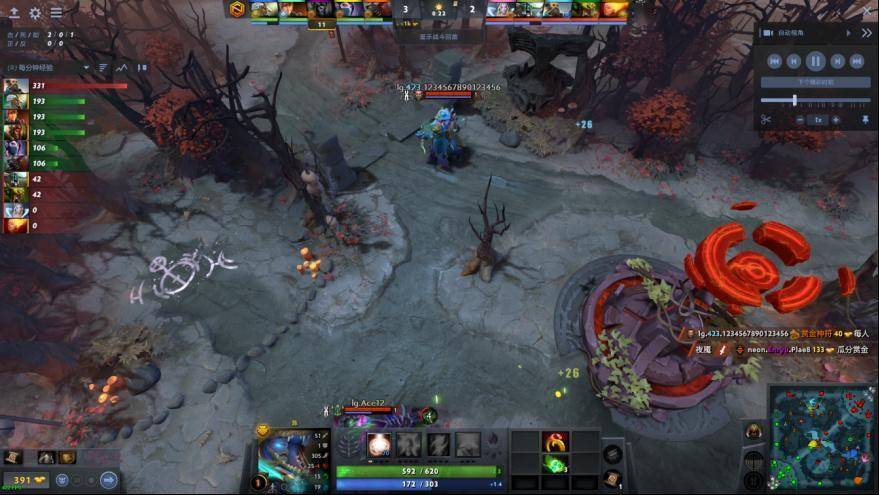Screen dimensions: 879x495
Task: Pause the replay playback
Action: (815, 61)
